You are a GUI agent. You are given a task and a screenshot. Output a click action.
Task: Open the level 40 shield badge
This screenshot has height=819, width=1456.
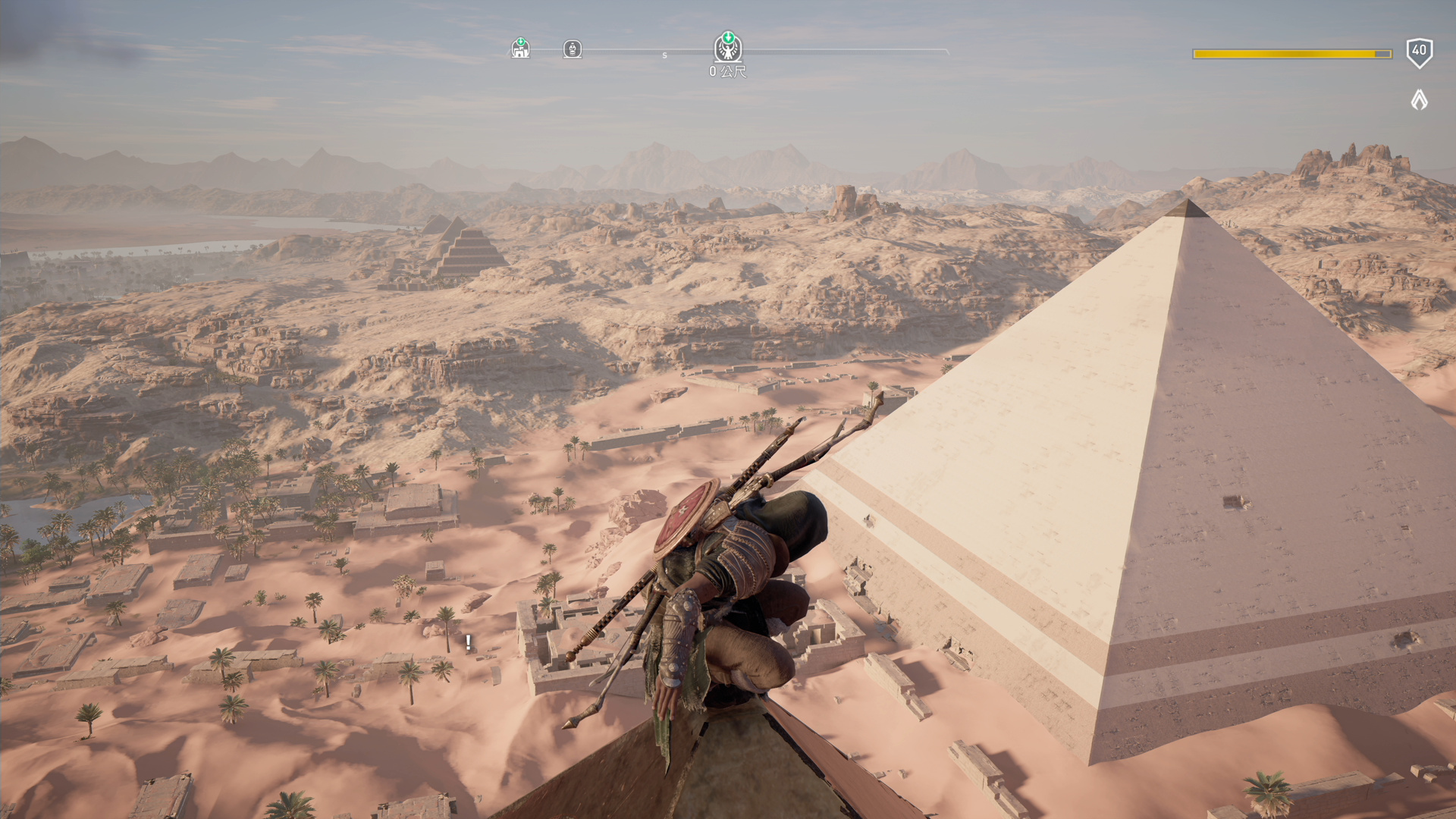[x=1419, y=52]
